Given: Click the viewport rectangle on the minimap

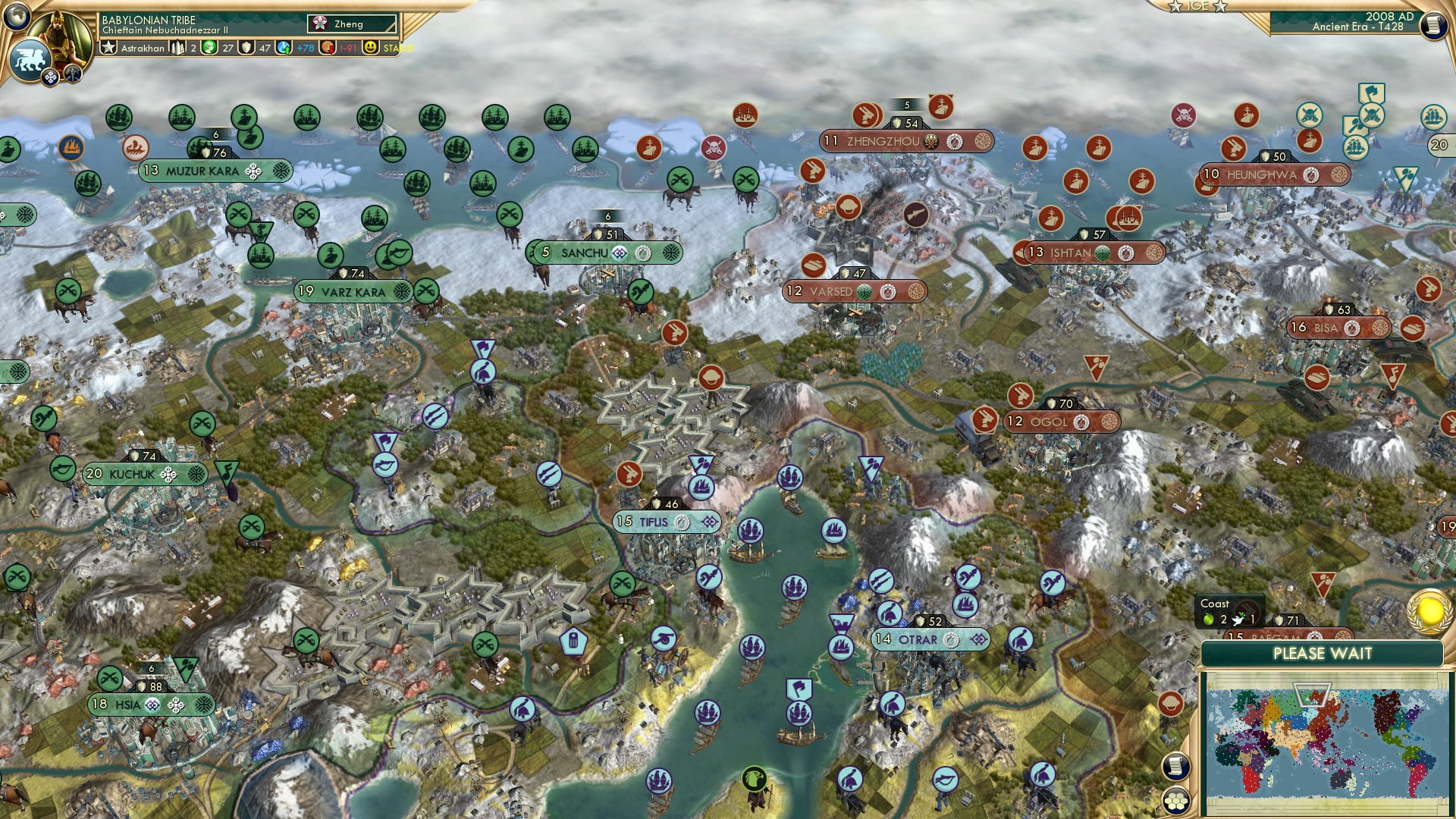Looking at the screenshot, I should [x=1313, y=695].
